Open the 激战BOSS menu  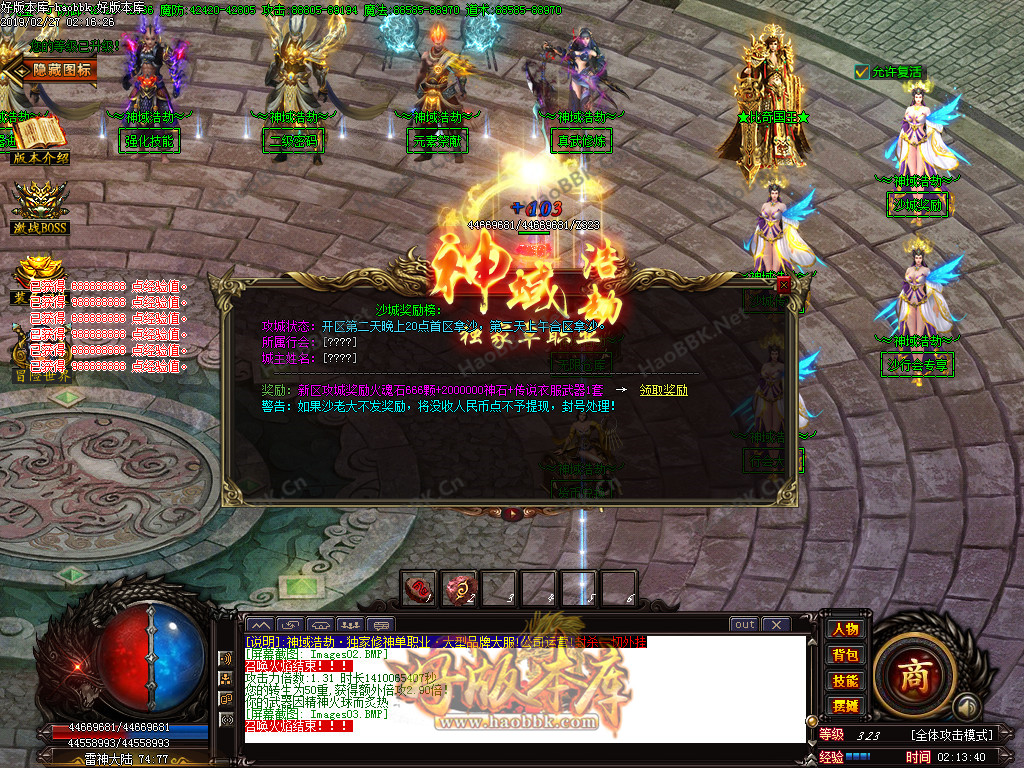tap(40, 208)
